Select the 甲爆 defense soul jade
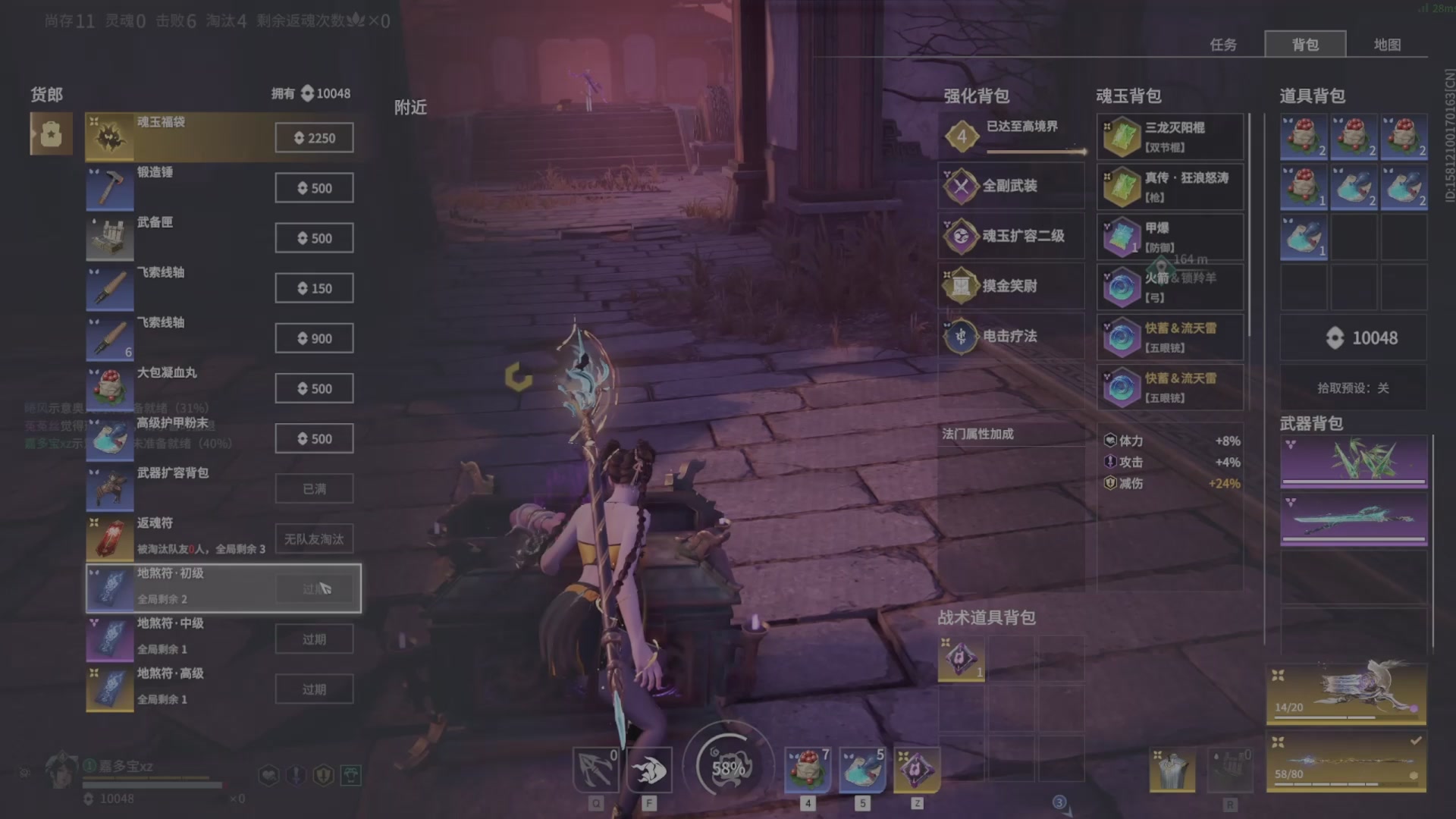 click(x=1170, y=237)
